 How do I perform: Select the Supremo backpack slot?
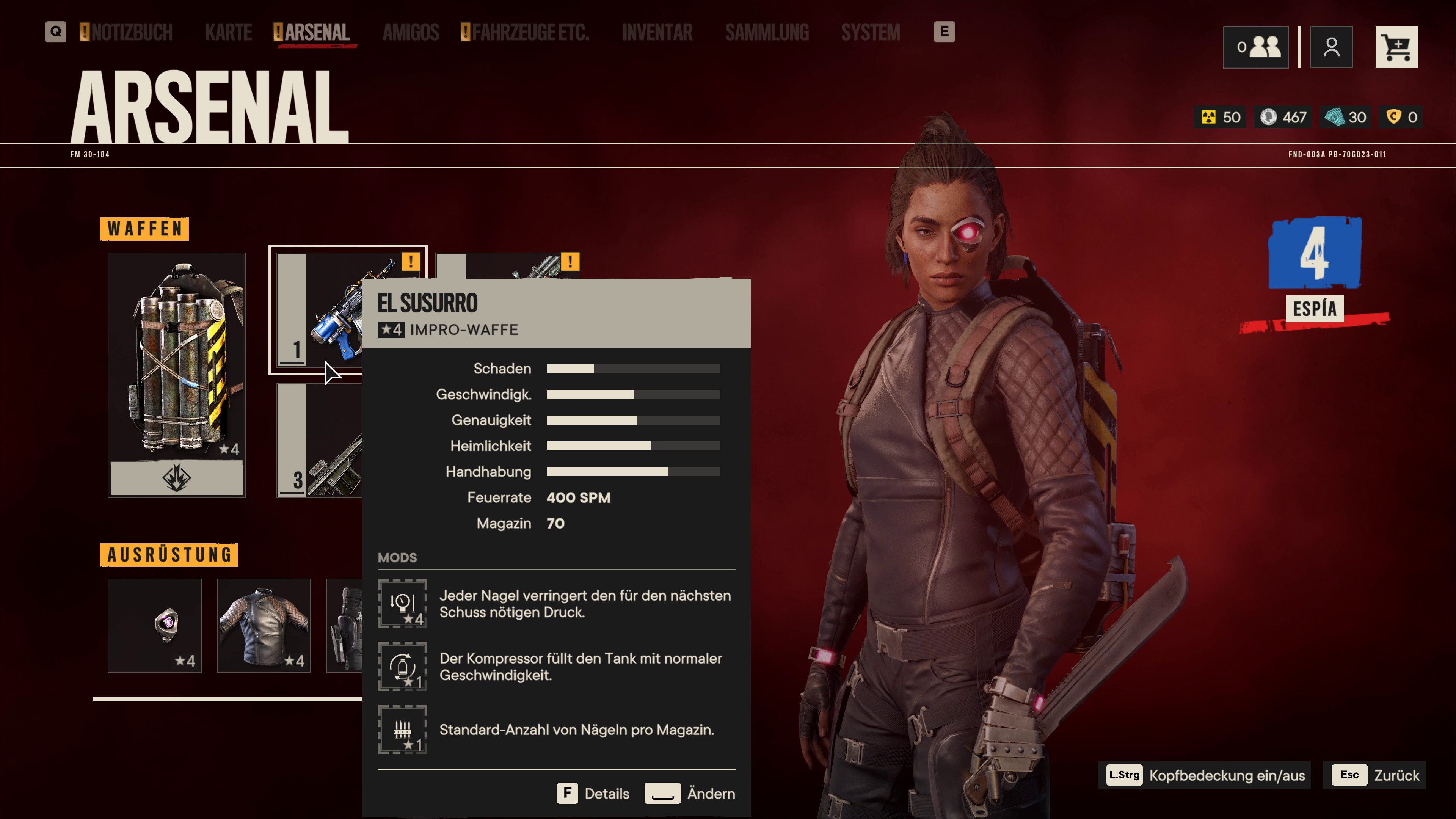tap(176, 375)
